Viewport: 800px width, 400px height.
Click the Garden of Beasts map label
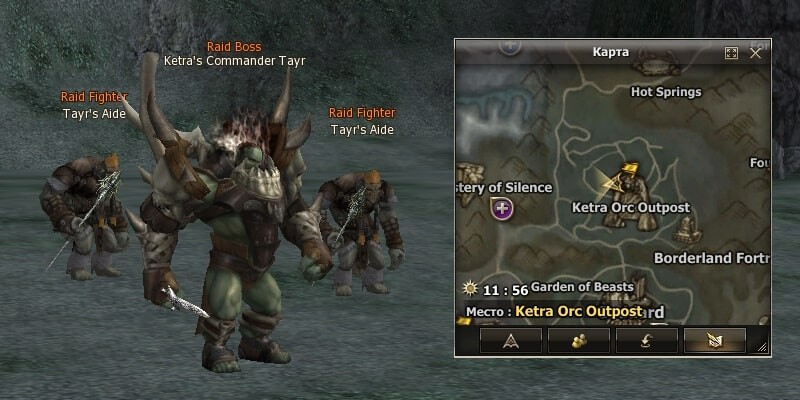[582, 286]
